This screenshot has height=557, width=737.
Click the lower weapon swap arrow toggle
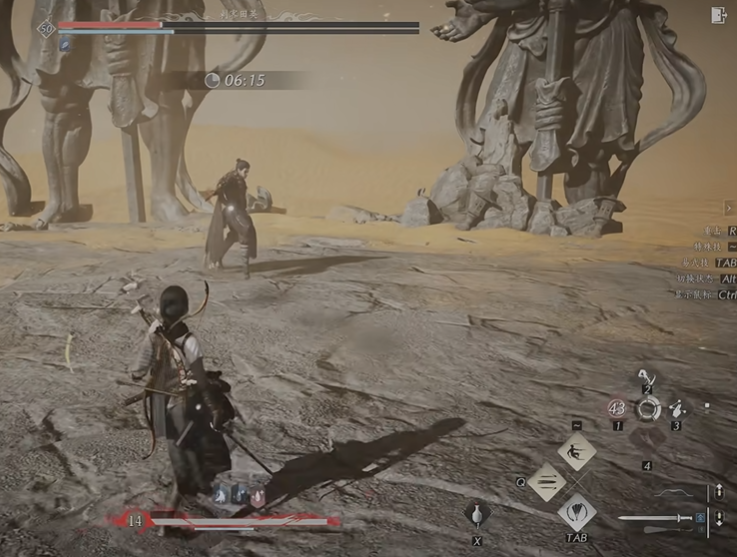718,518
